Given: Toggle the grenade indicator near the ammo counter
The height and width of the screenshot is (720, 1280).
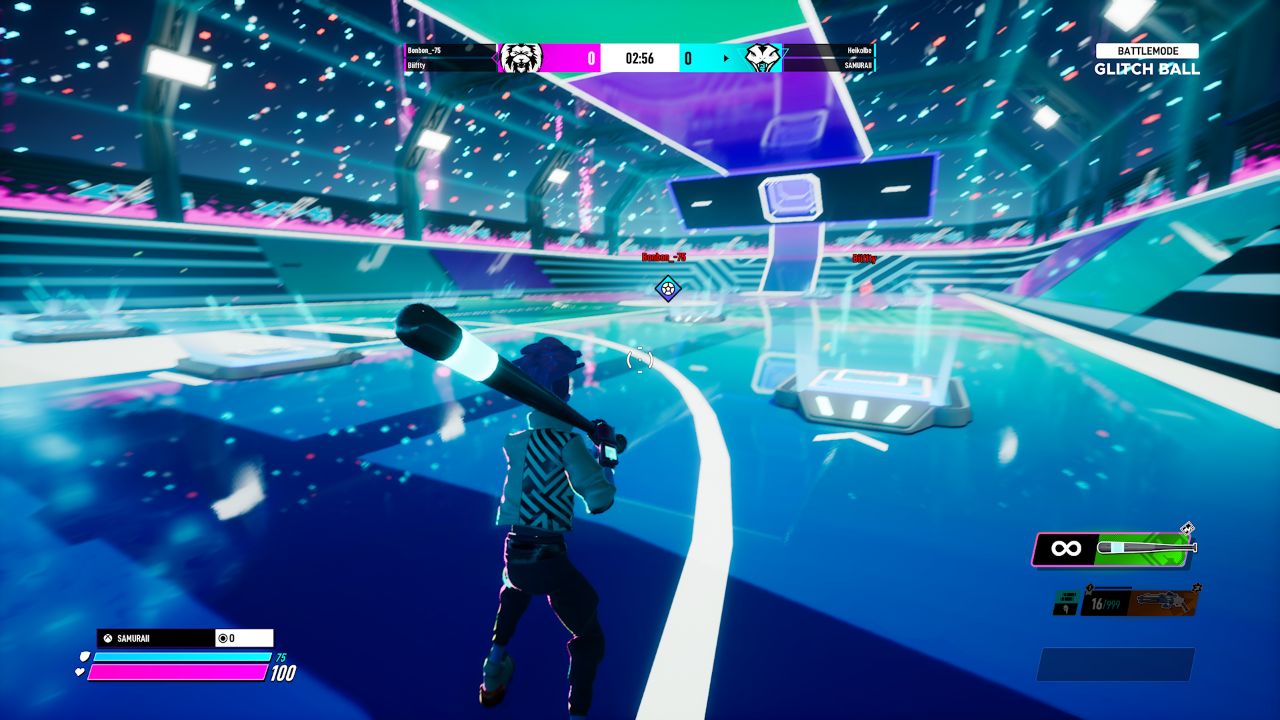Looking at the screenshot, I should pyautogui.click(x=1066, y=601).
